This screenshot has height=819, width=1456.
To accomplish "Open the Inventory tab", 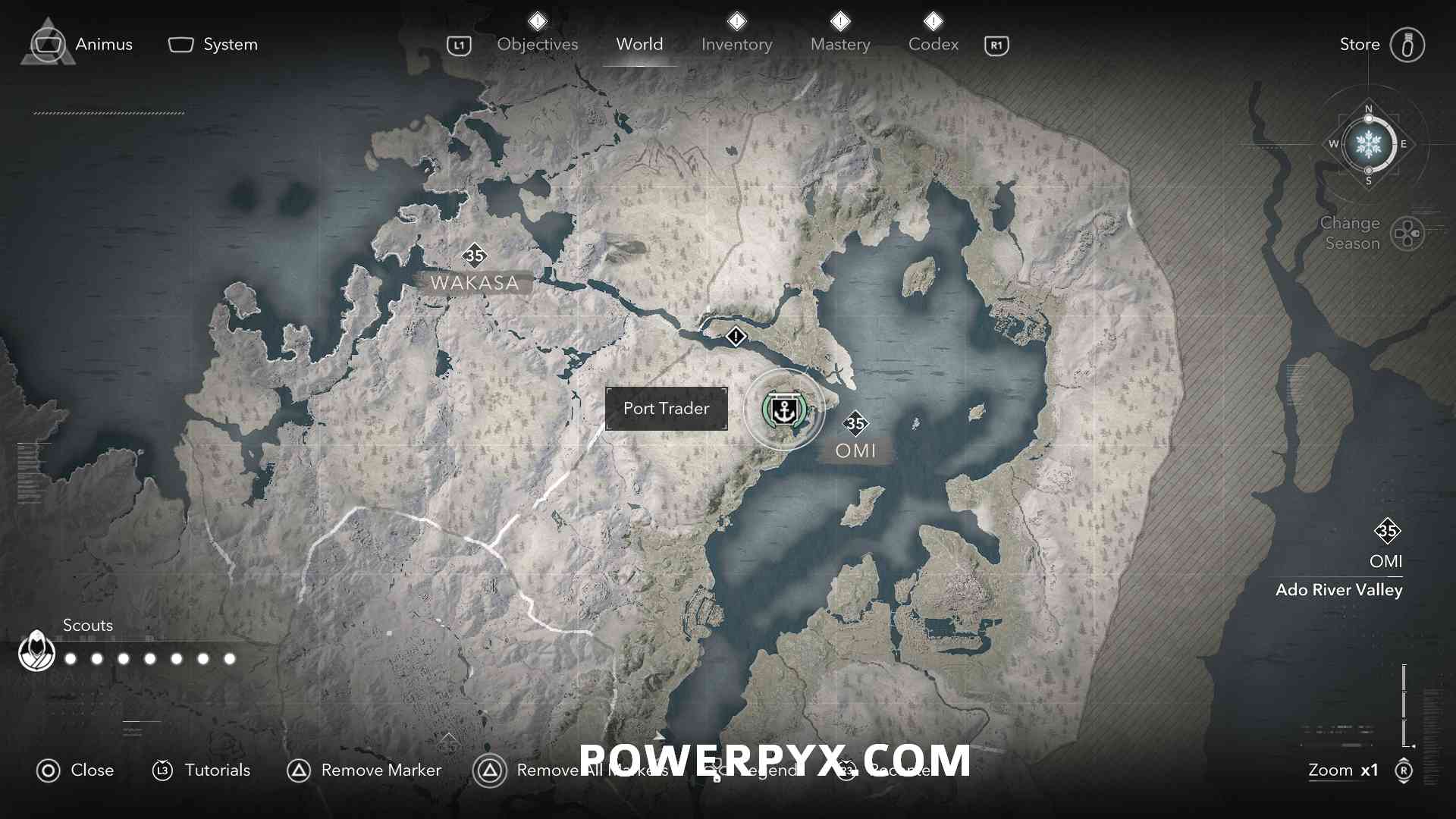I will [736, 45].
